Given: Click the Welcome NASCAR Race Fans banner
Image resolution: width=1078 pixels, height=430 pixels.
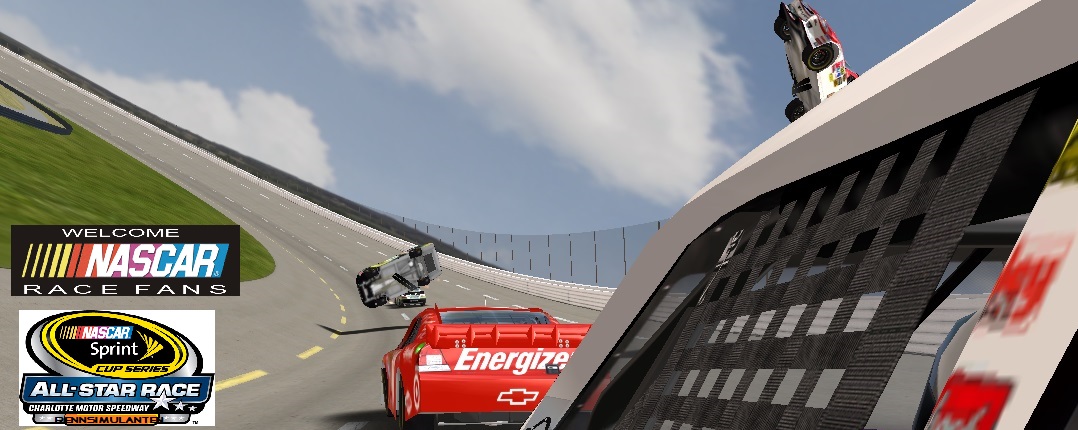Looking at the screenshot, I should (x=125, y=260).
